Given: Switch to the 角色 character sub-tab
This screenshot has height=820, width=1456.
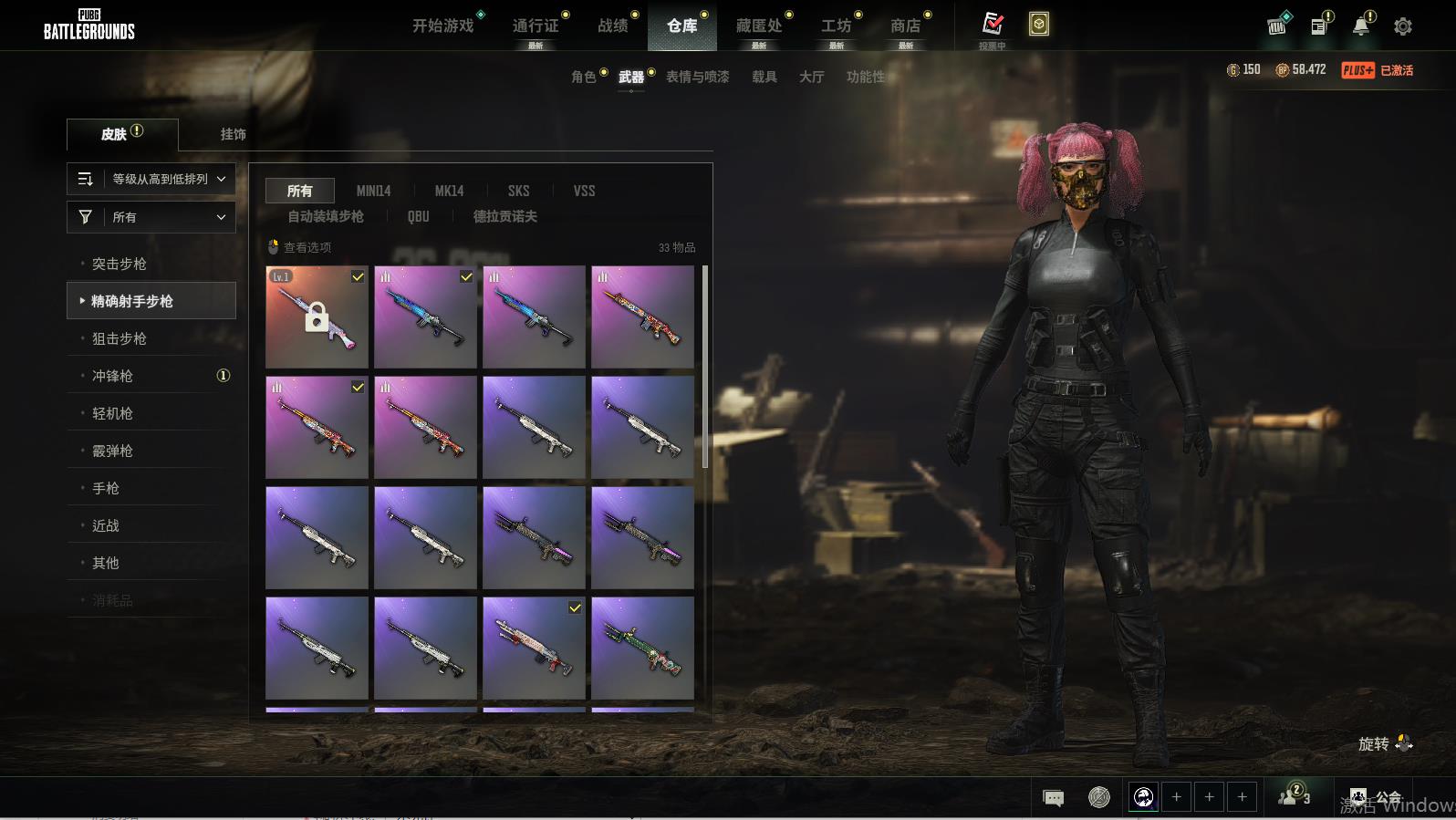Looking at the screenshot, I should (584, 77).
